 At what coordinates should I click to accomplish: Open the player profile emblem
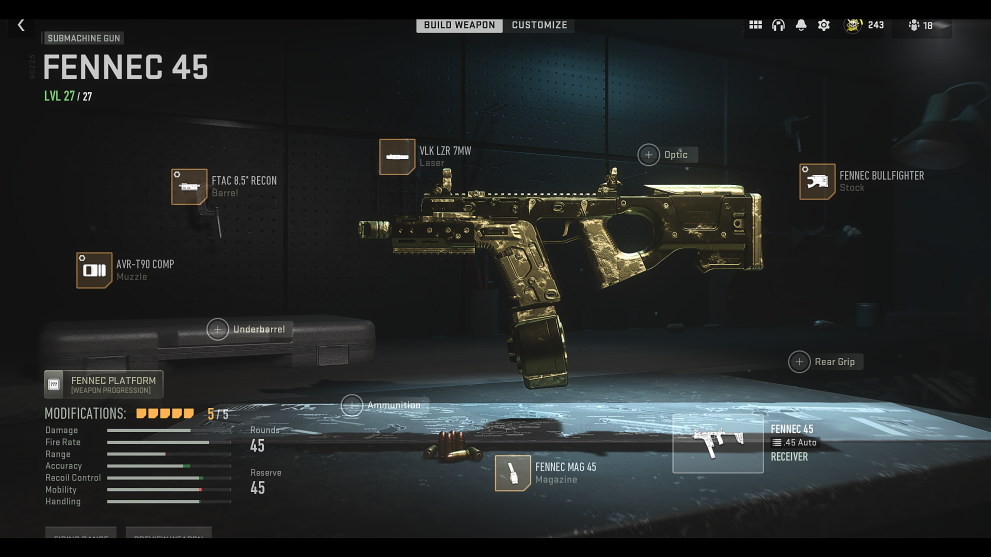tap(854, 25)
